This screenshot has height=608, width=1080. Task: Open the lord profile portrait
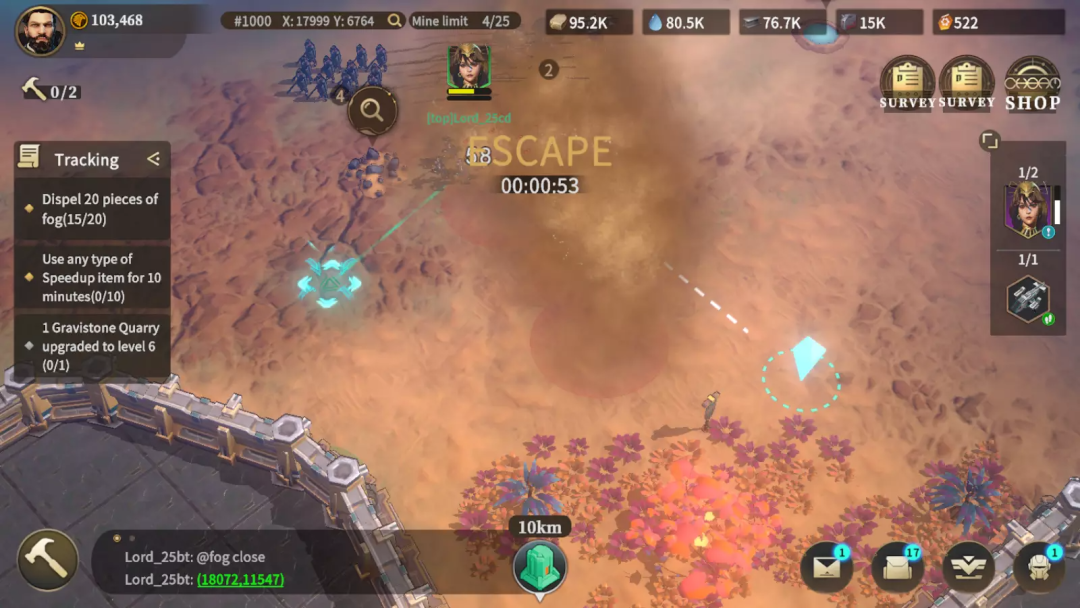tap(40, 30)
